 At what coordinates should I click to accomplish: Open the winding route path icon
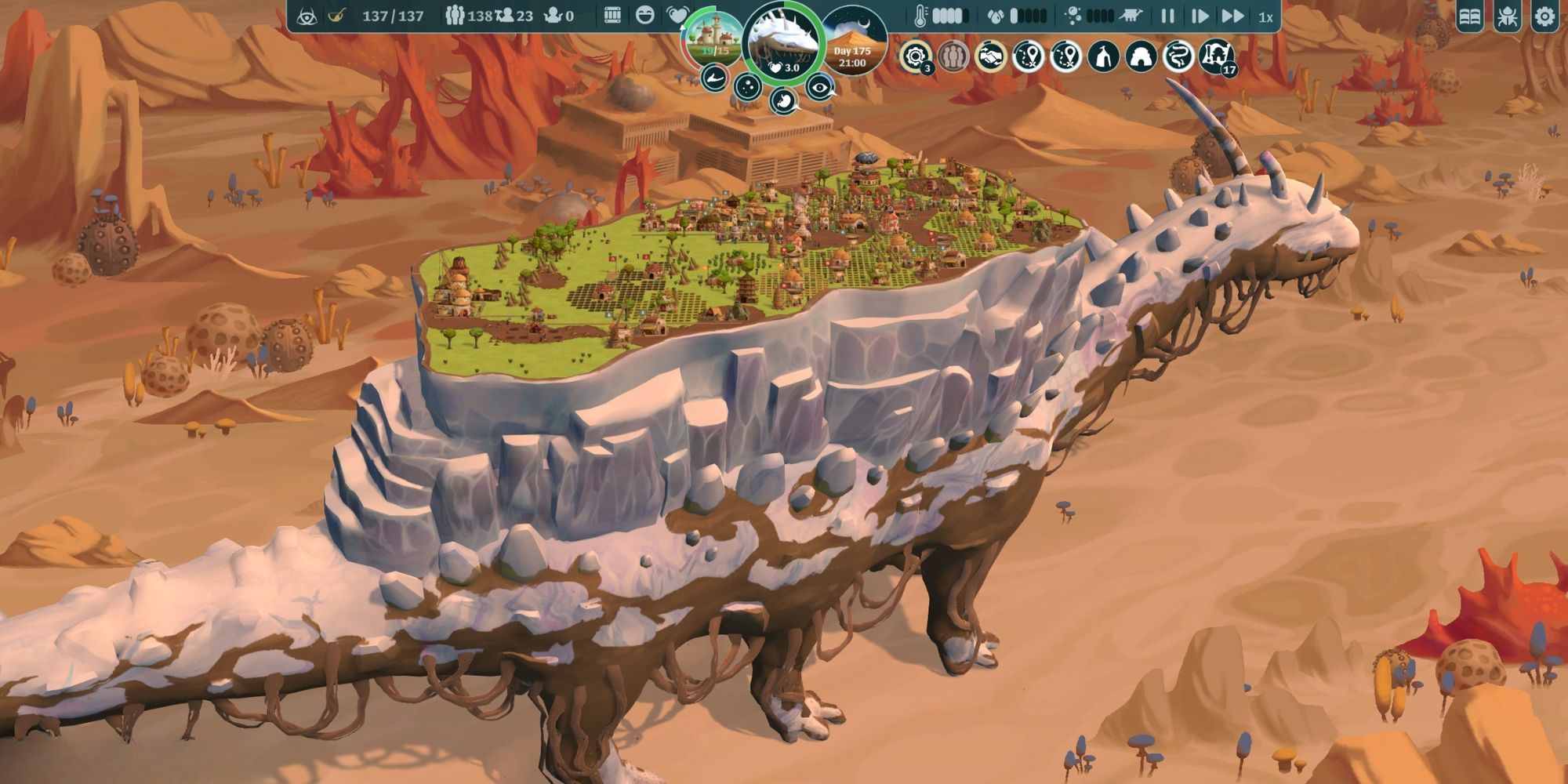[1178, 56]
